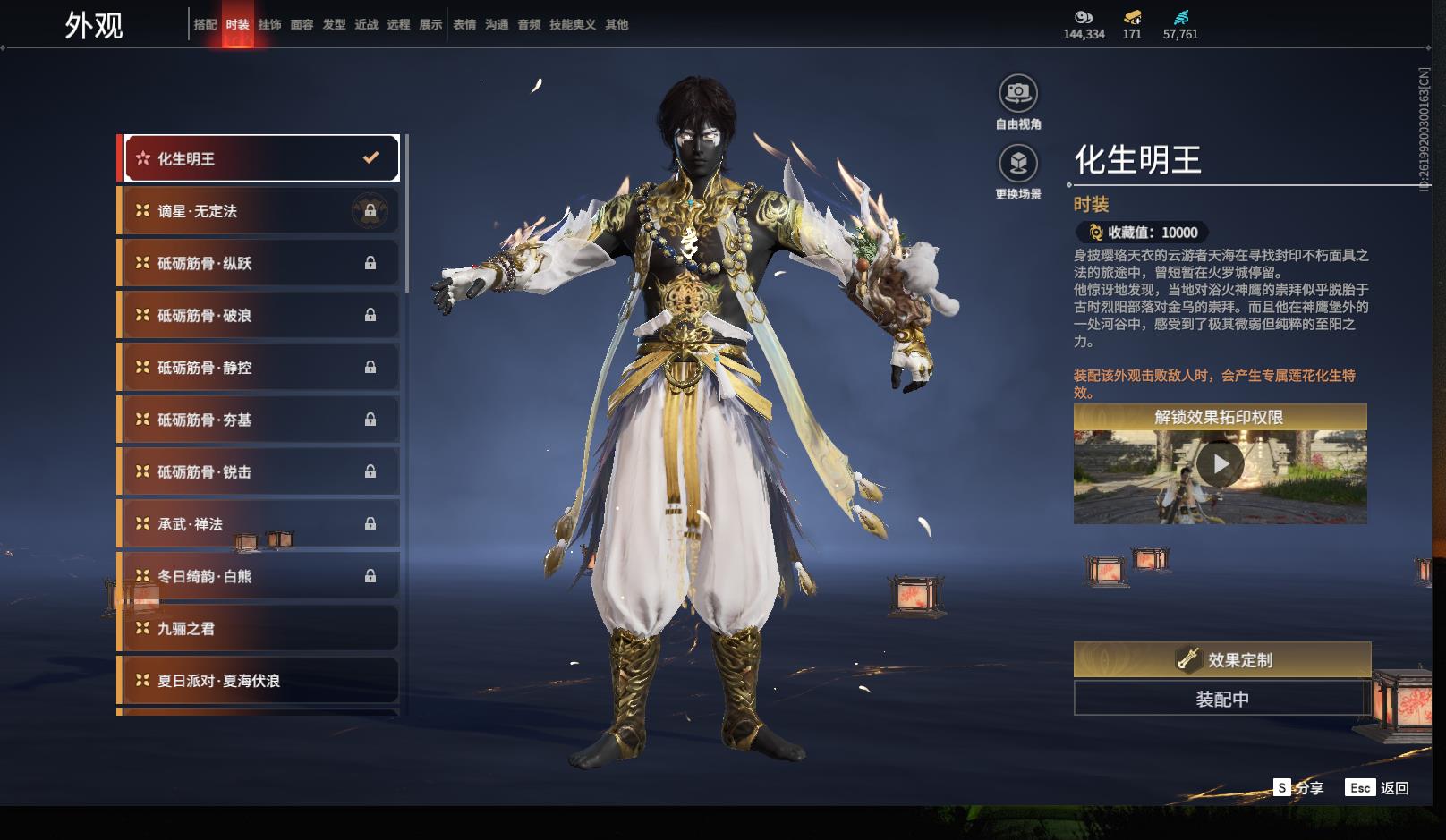Select the 砥砺筋骨·纵跃 outfit row
The height and width of the screenshot is (840, 1446).
(260, 263)
